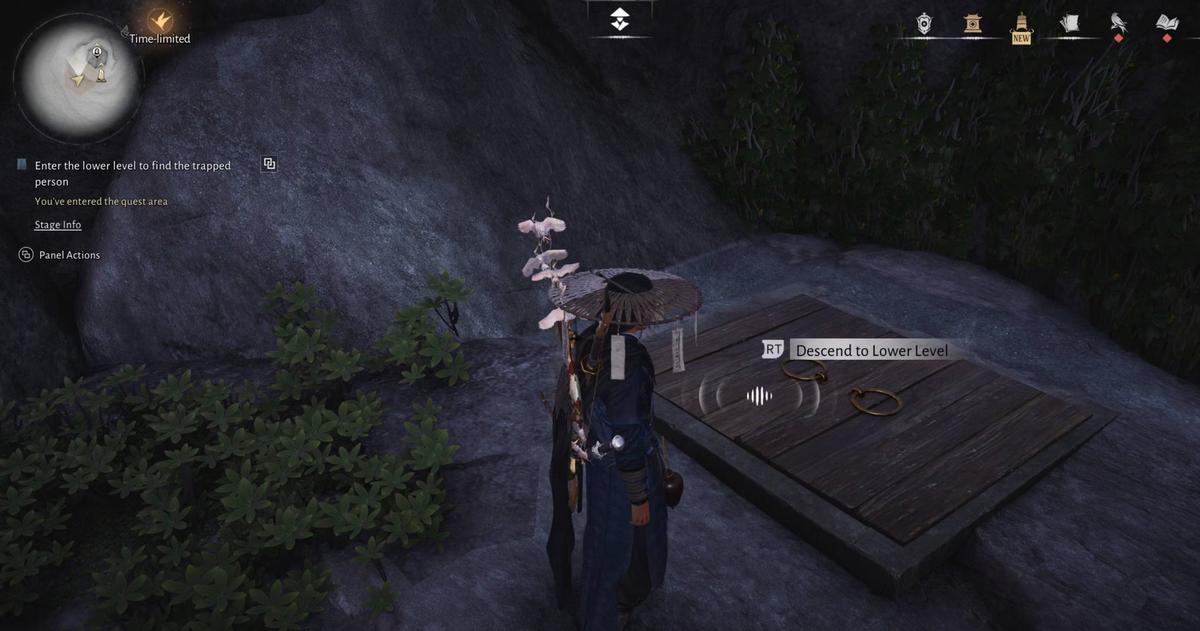Open the bird icon menu
The height and width of the screenshot is (631, 1200).
[1118, 23]
